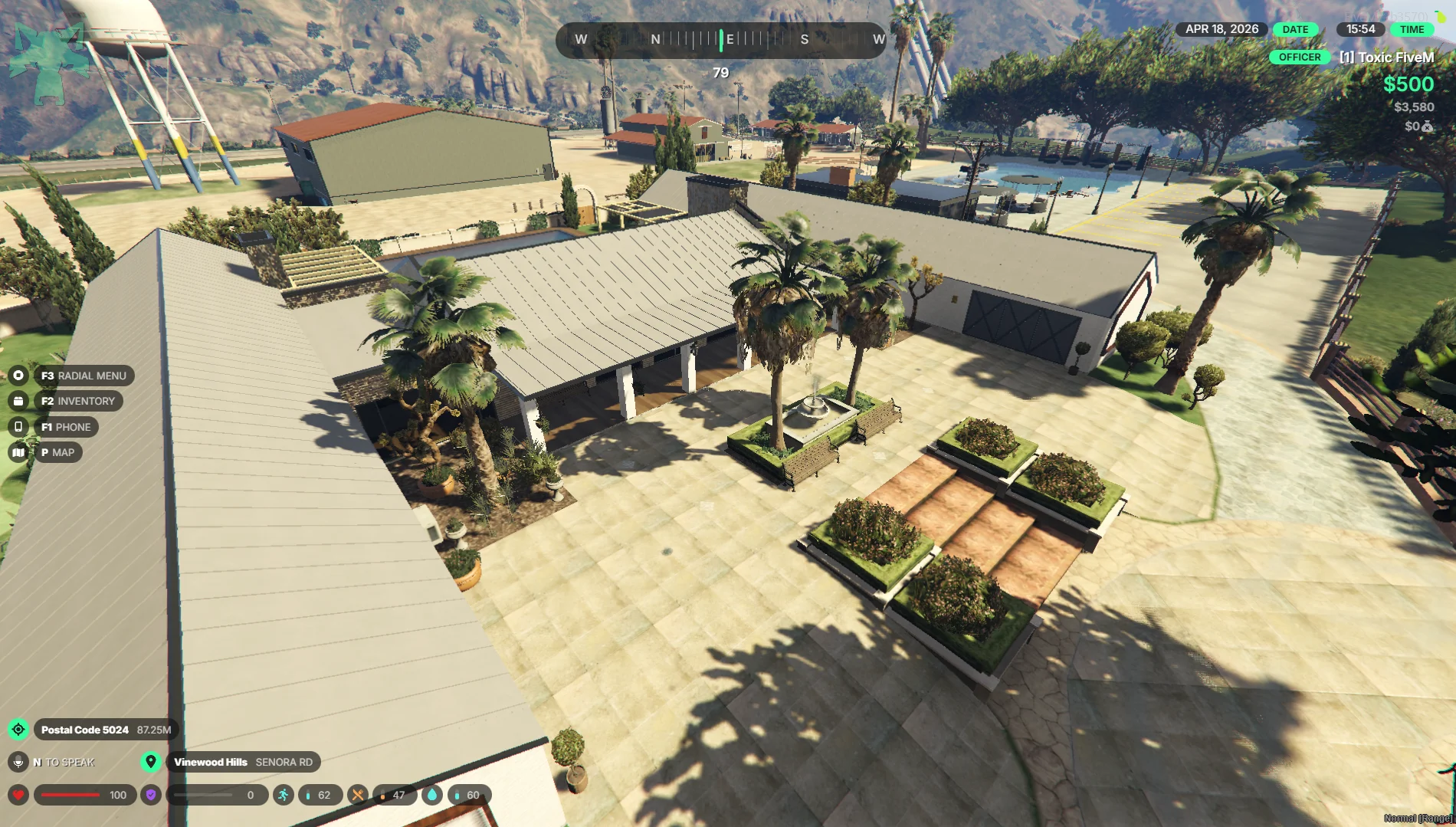The width and height of the screenshot is (1456, 827).
Task: Click the radial menu circle icon
Action: pos(18,376)
